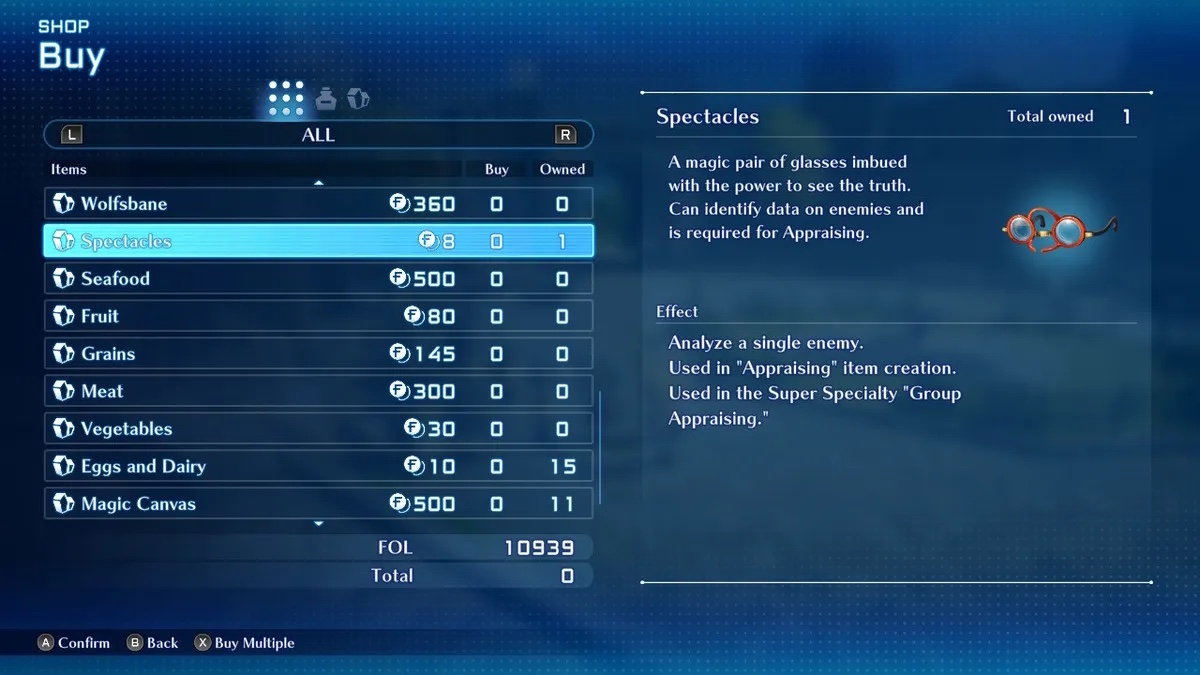Select the Wolfsbane shop row
This screenshot has height=675, width=1200.
[318, 204]
